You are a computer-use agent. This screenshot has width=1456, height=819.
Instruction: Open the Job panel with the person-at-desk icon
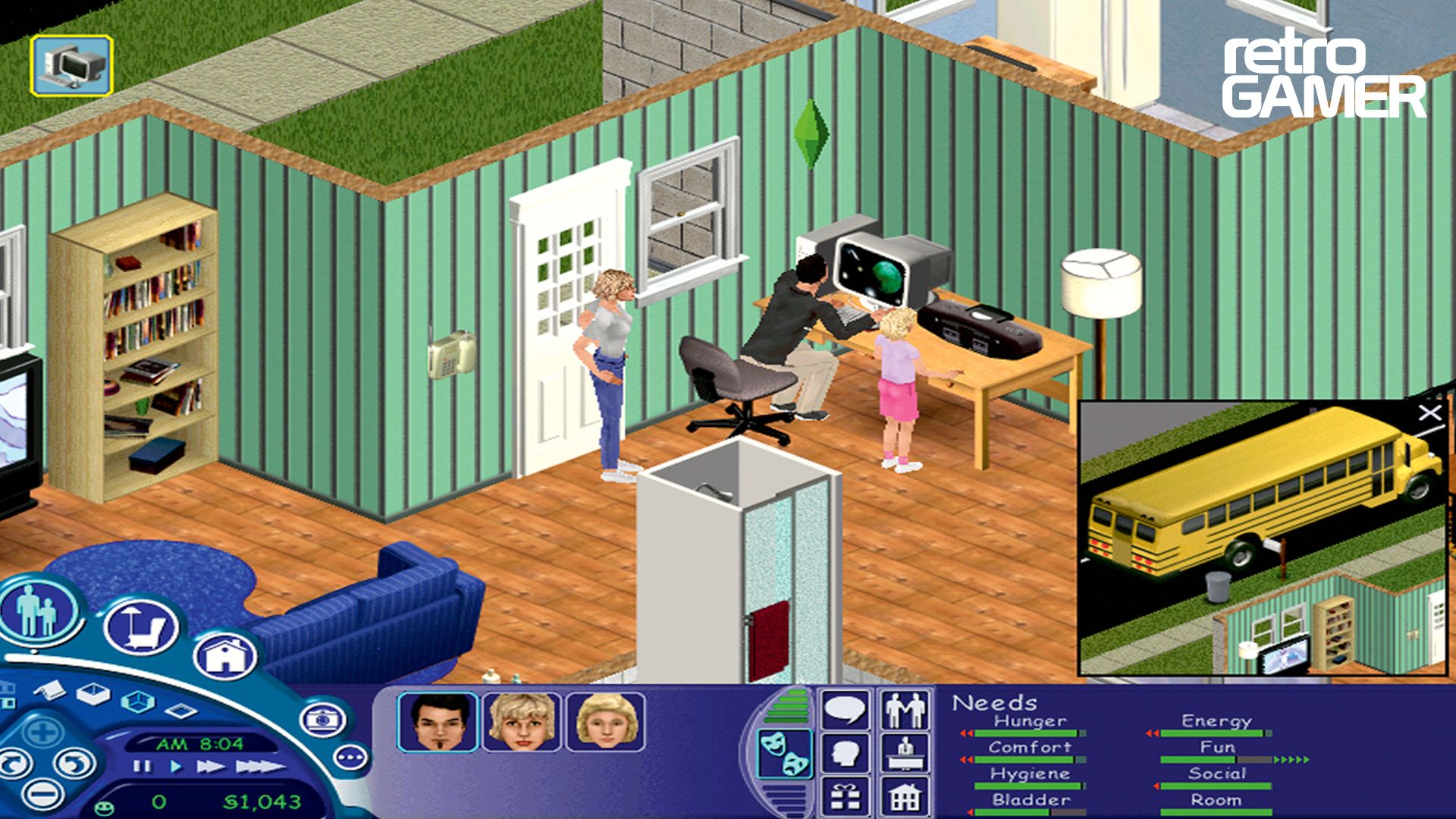click(905, 753)
